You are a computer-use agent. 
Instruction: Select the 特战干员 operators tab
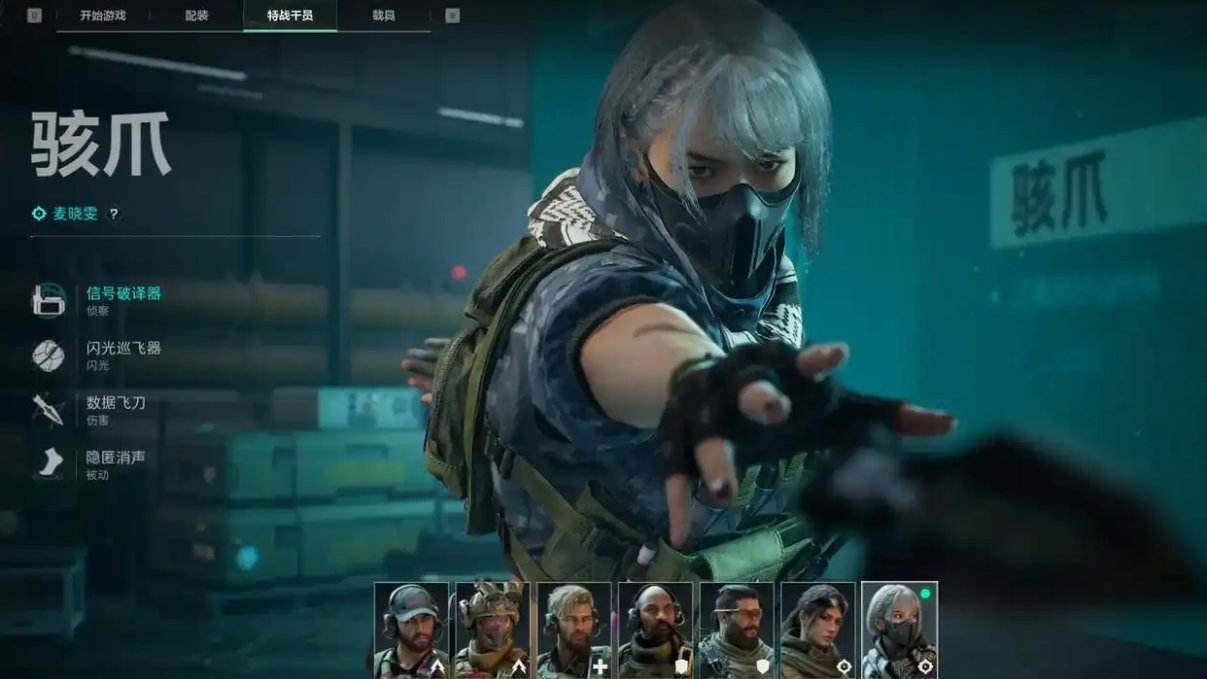tap(290, 16)
